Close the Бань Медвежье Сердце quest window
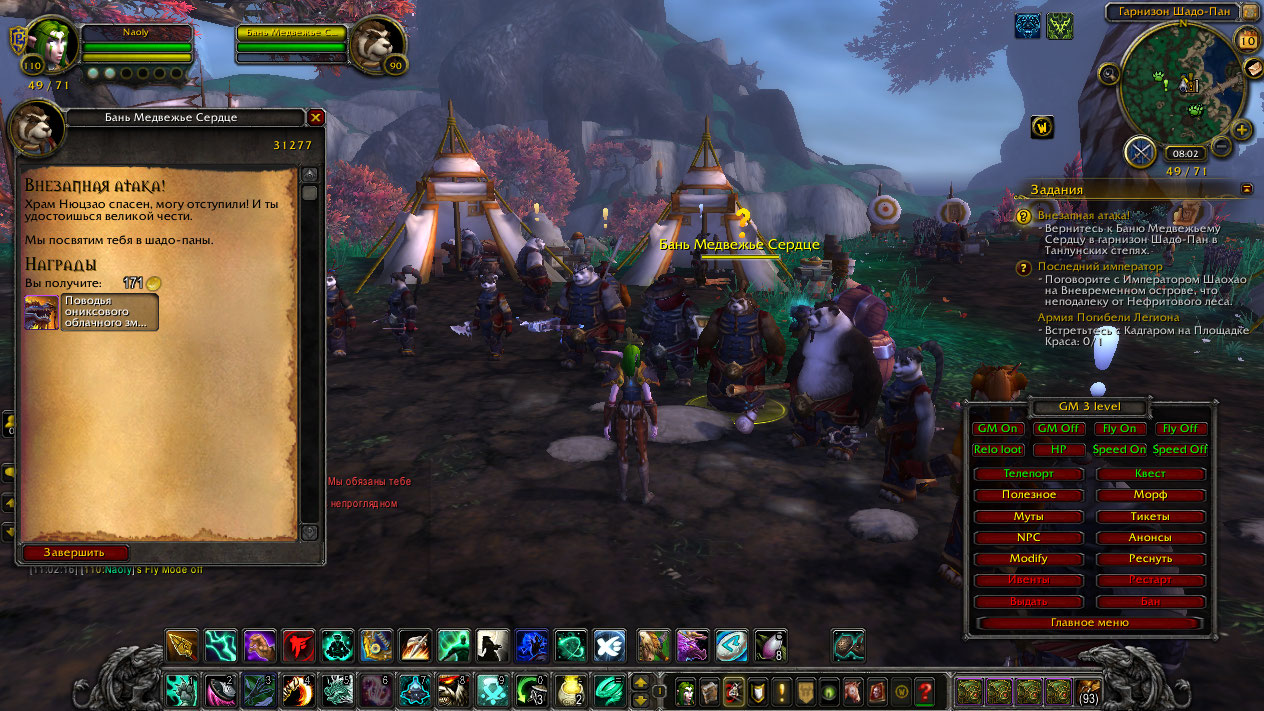 click(316, 118)
